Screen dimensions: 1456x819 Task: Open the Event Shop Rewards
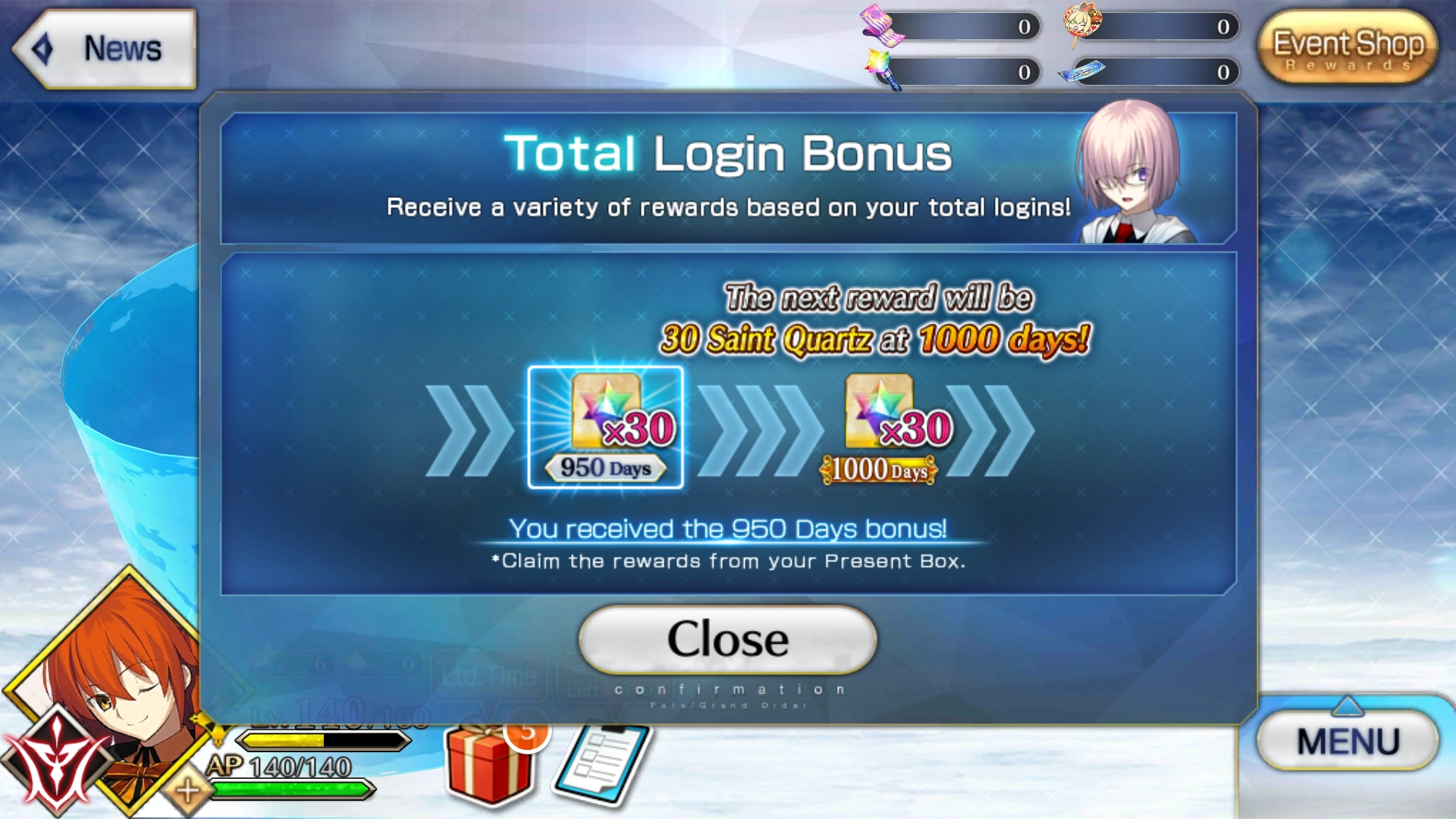point(1346,47)
